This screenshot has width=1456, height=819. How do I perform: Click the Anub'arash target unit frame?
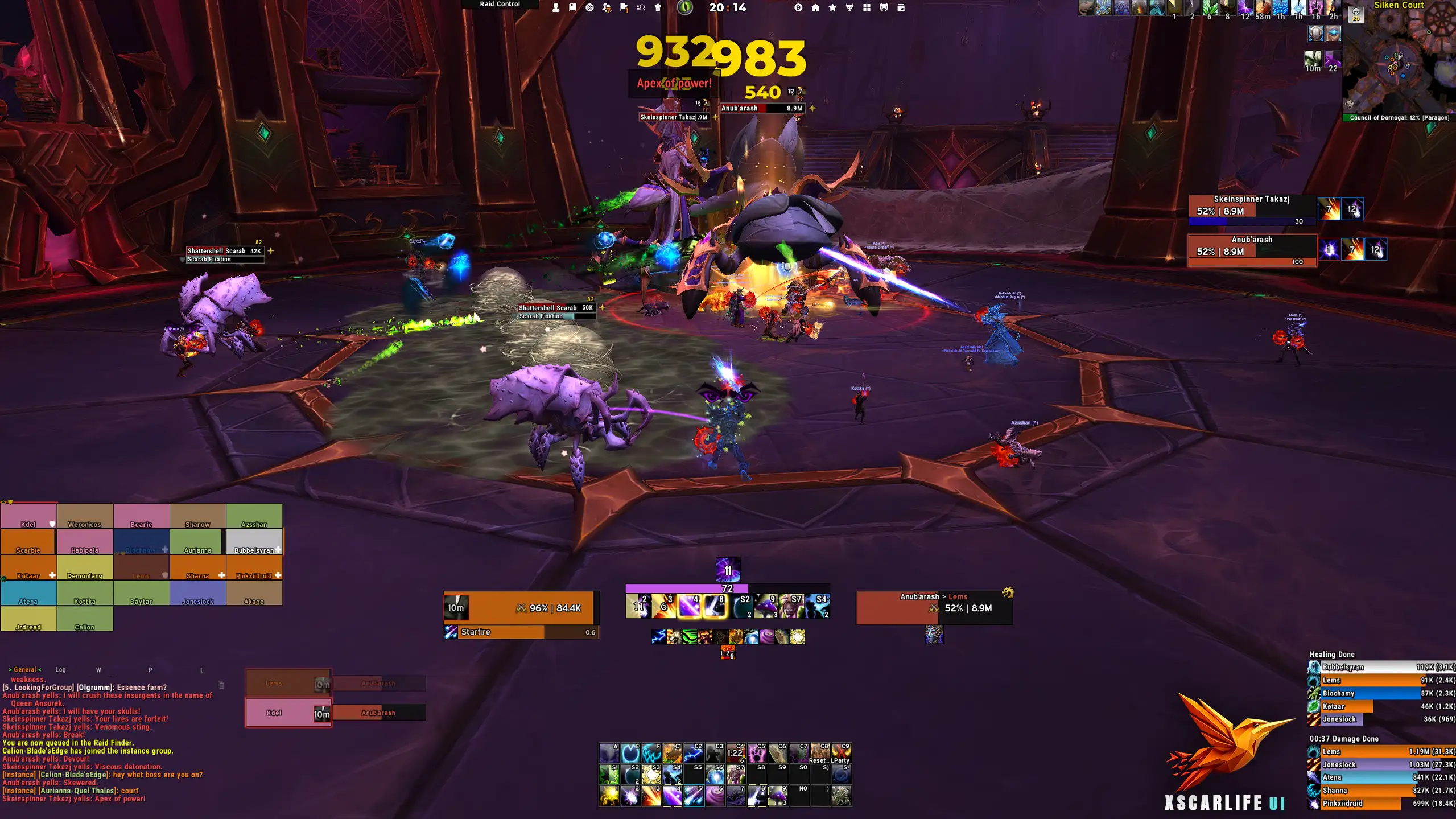point(934,608)
